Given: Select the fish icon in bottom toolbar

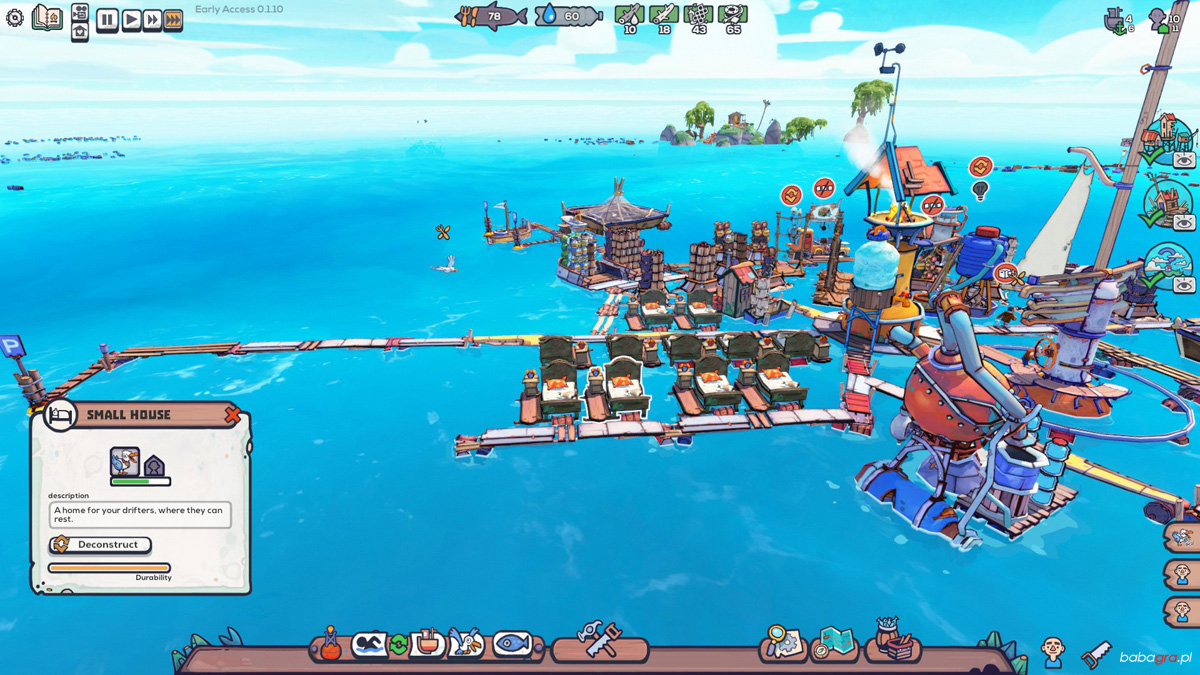Looking at the screenshot, I should pyautogui.click(x=512, y=643).
